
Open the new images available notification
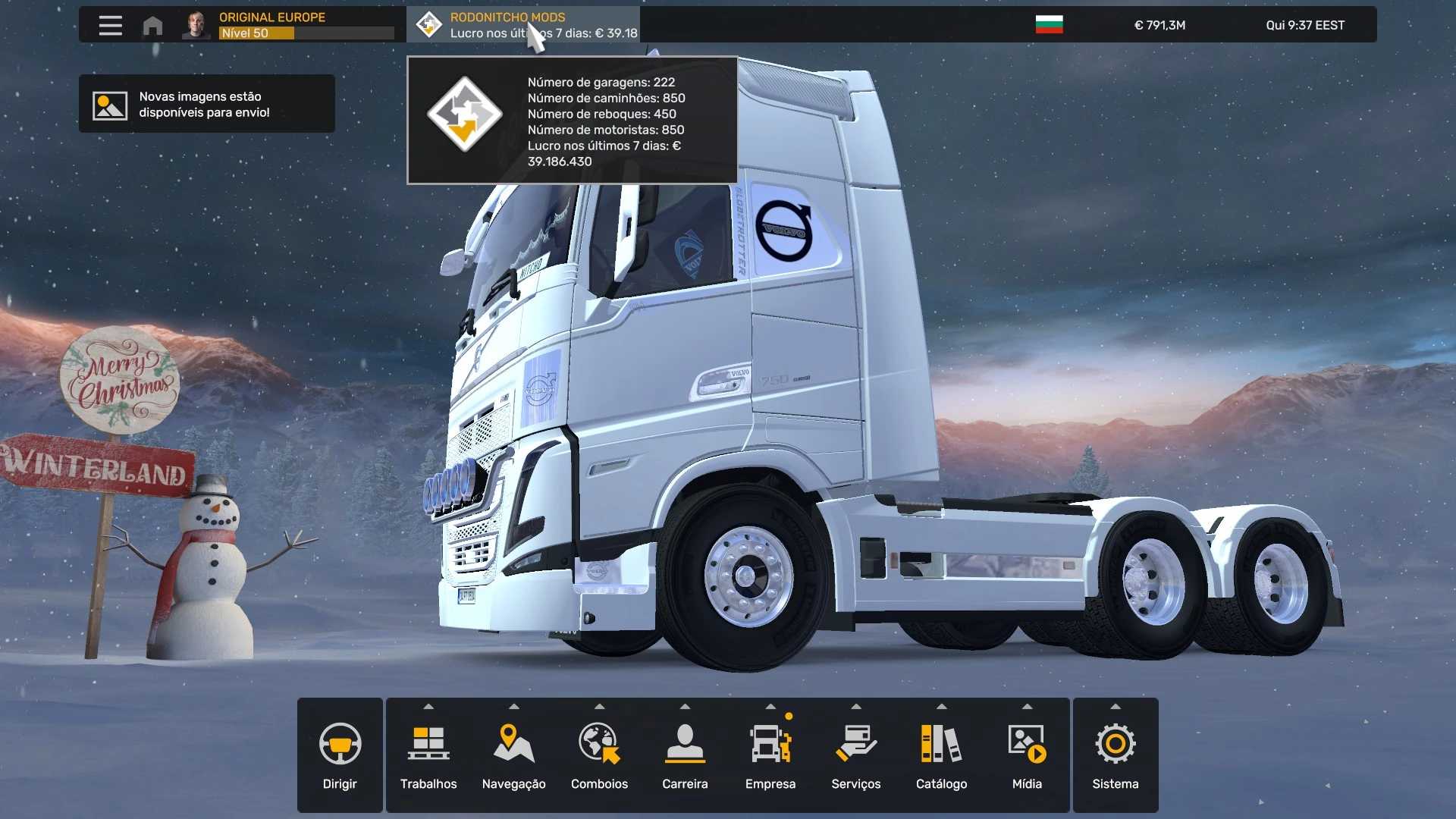pos(206,104)
